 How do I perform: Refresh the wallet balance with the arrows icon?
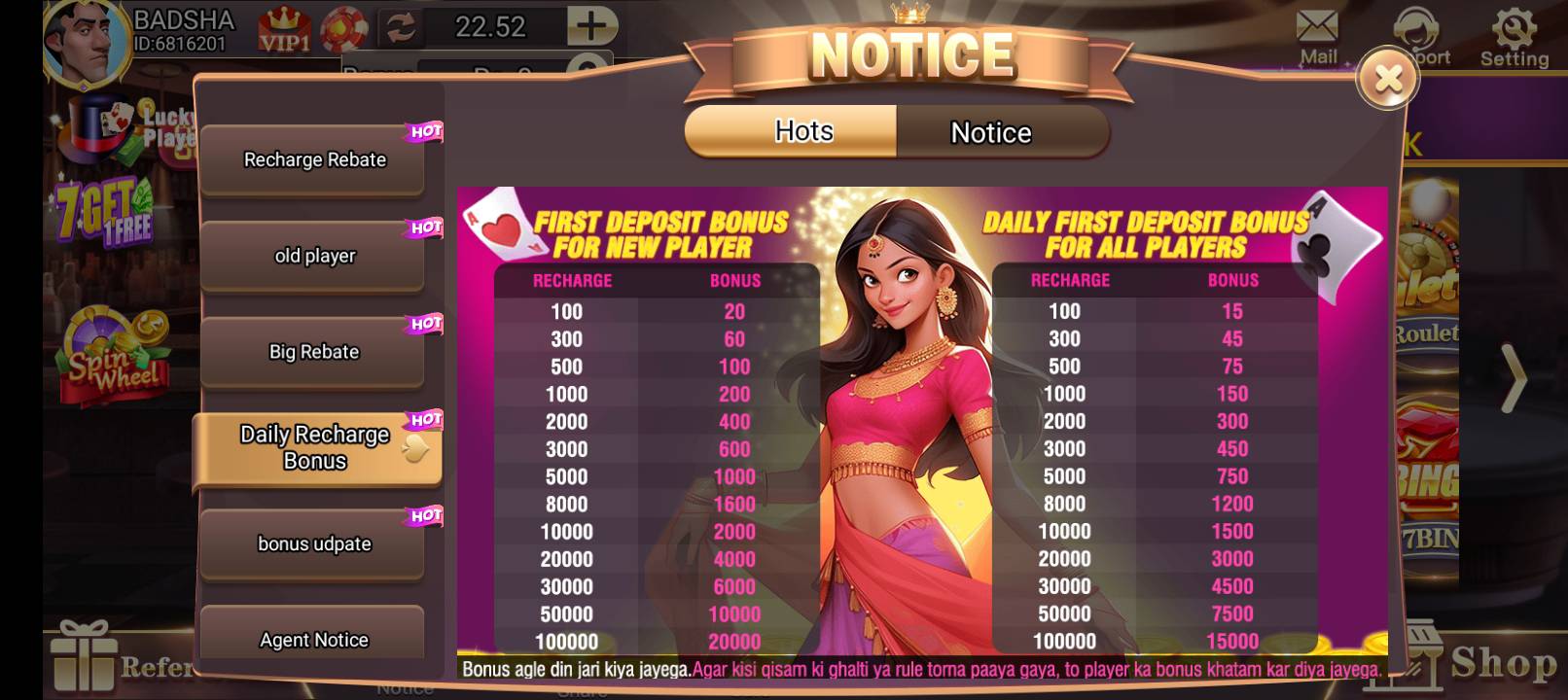[x=399, y=27]
